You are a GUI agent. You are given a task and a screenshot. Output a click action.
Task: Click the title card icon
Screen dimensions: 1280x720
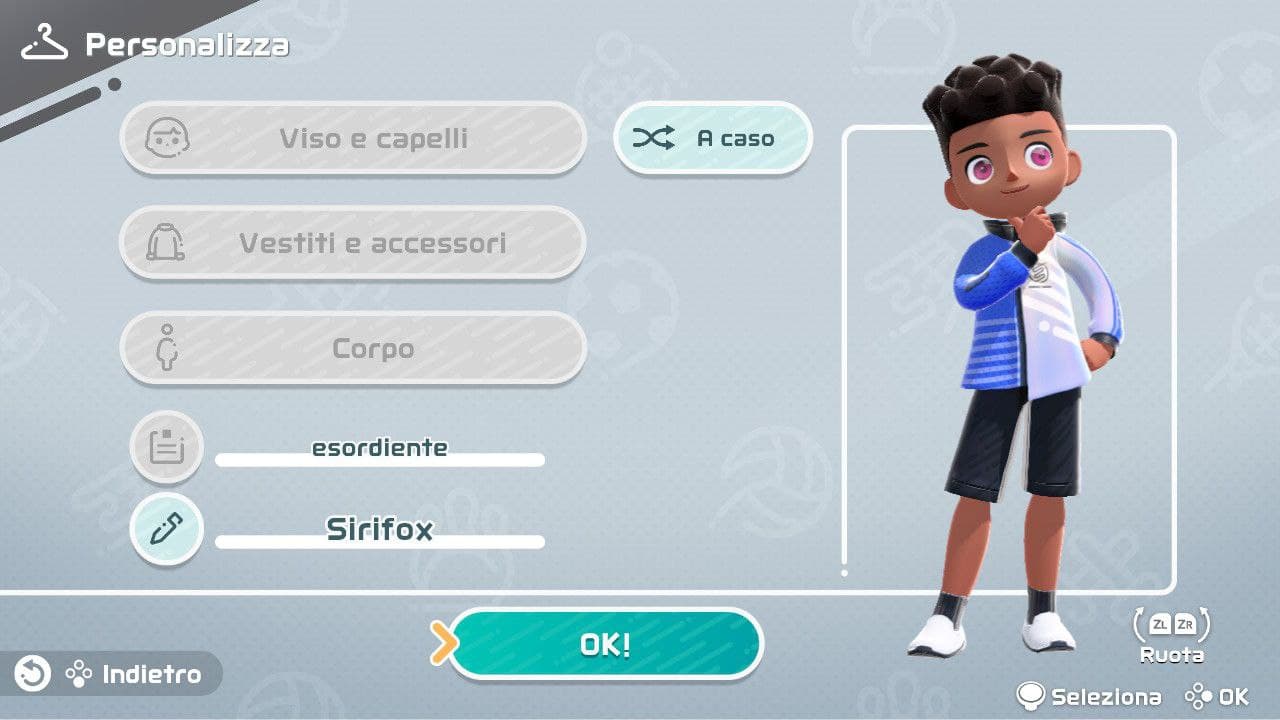tap(167, 447)
